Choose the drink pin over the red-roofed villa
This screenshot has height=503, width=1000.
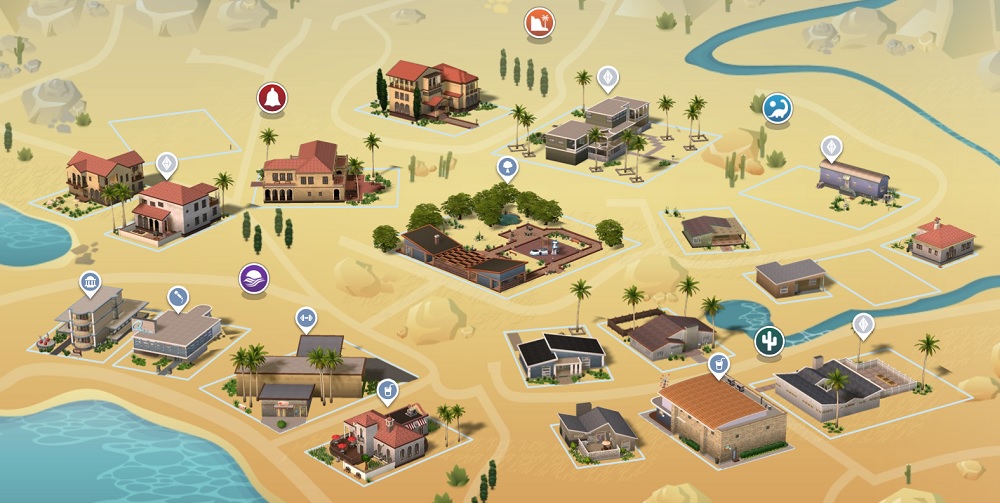pos(388,389)
